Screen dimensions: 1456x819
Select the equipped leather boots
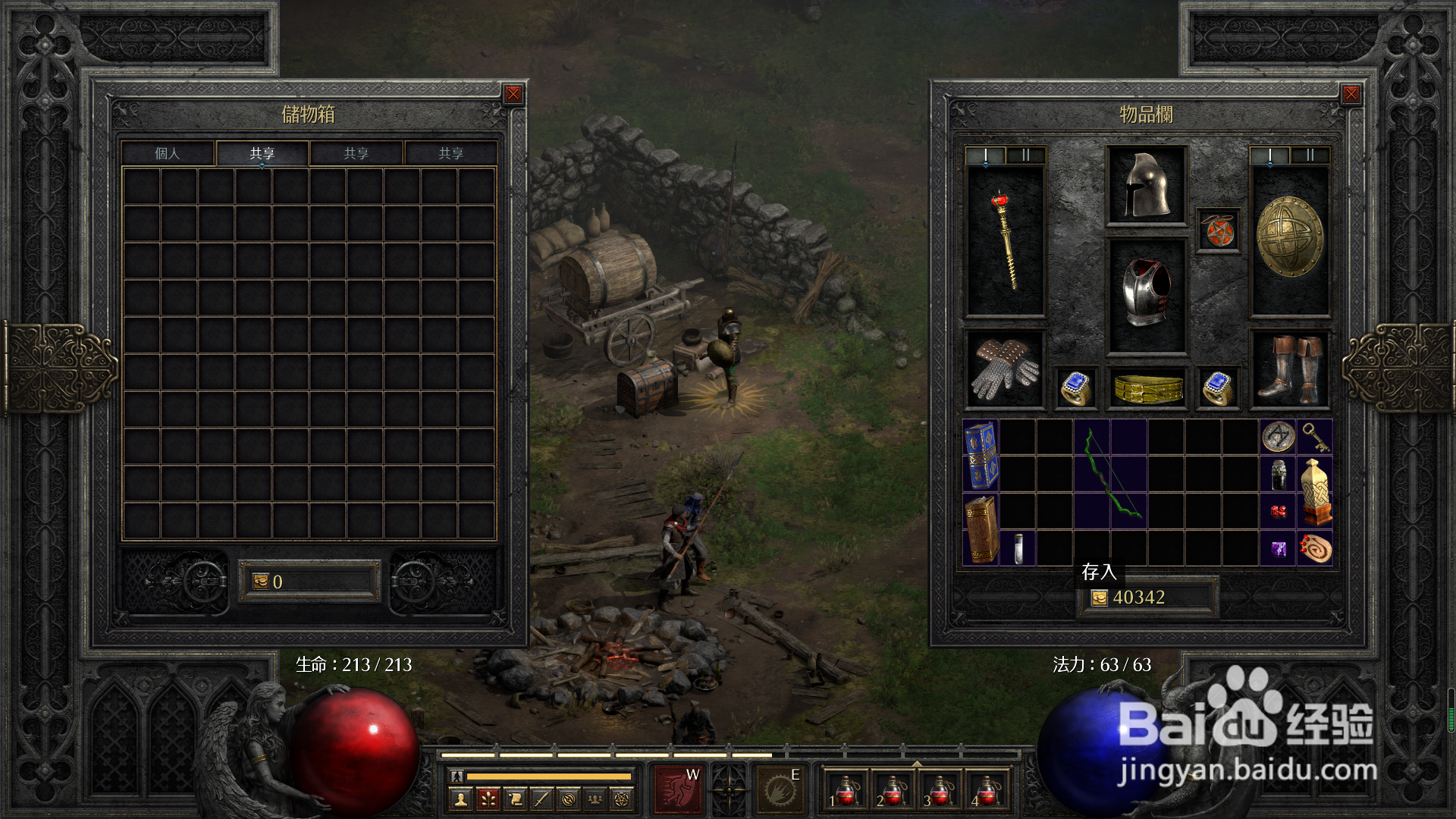point(1289,369)
